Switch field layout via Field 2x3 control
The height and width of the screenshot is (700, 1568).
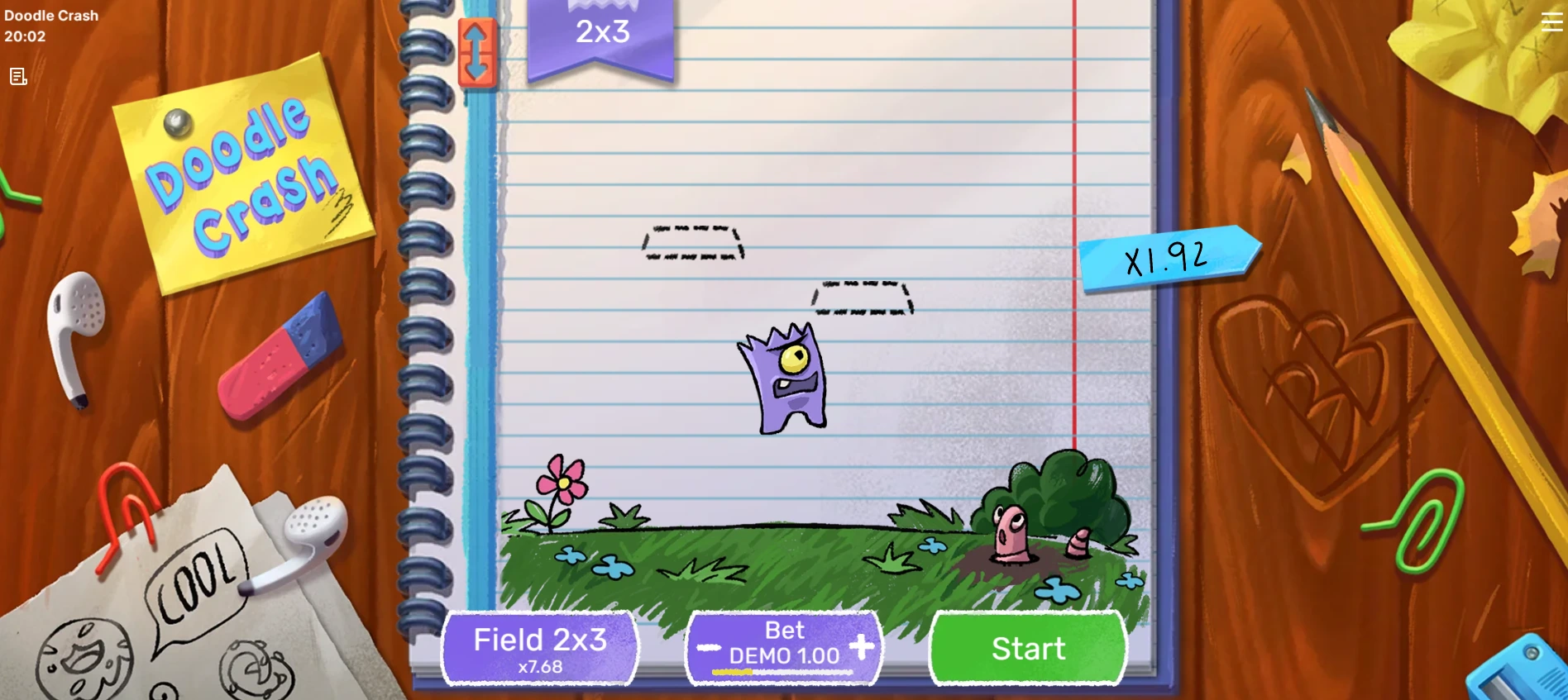(539, 648)
